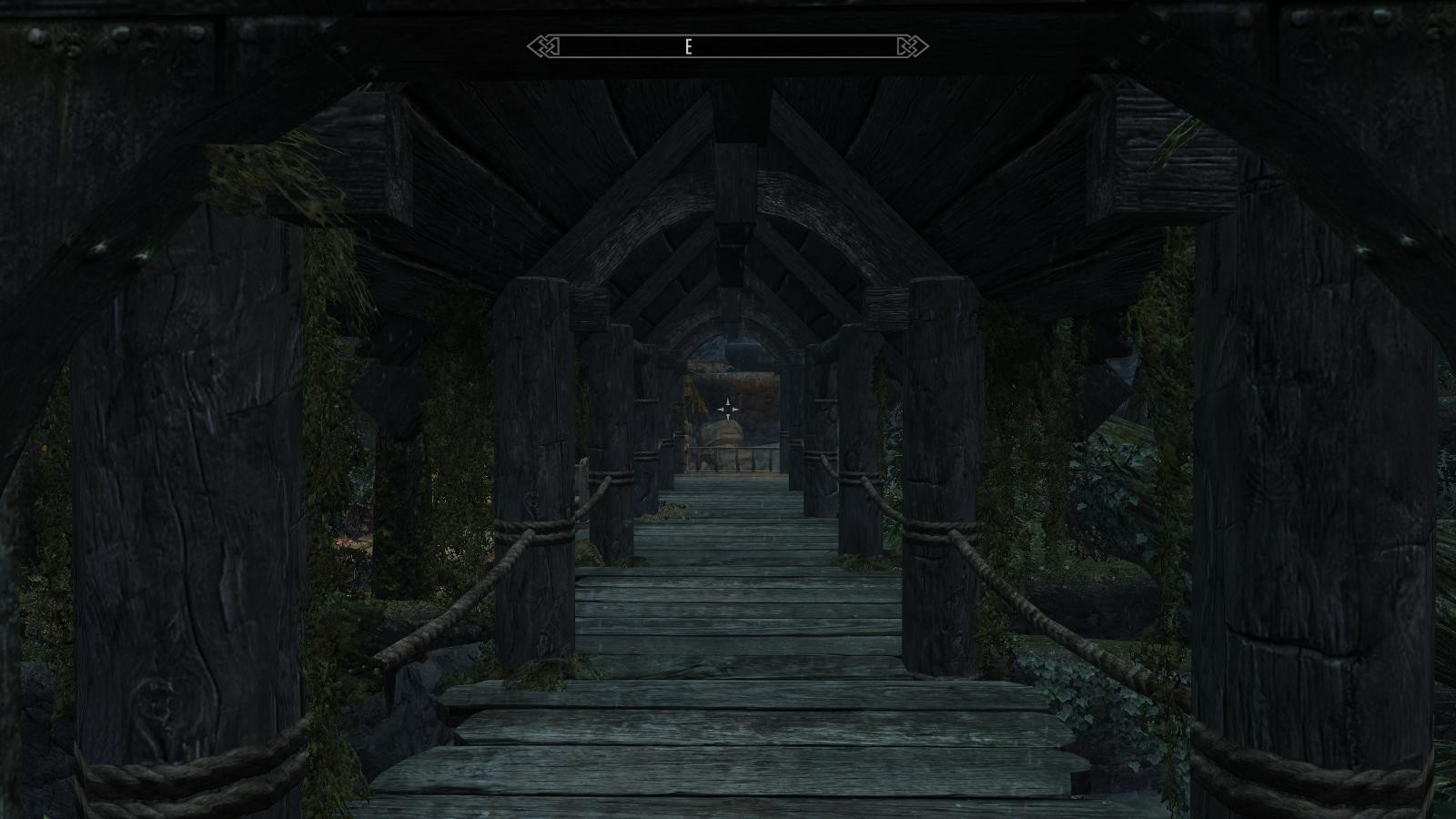Click the East marker on the compass

click(x=689, y=44)
